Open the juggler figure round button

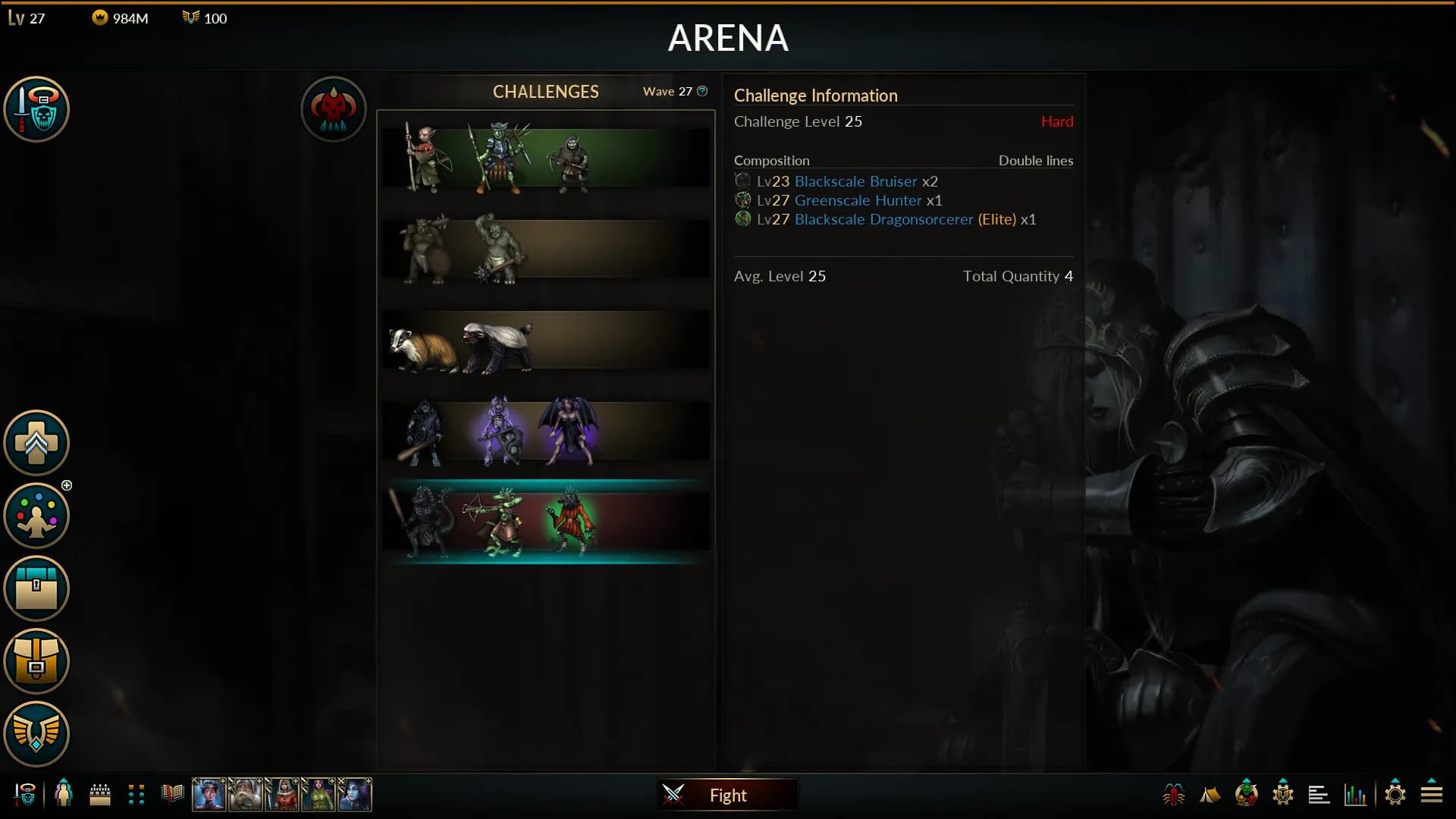pos(36,516)
